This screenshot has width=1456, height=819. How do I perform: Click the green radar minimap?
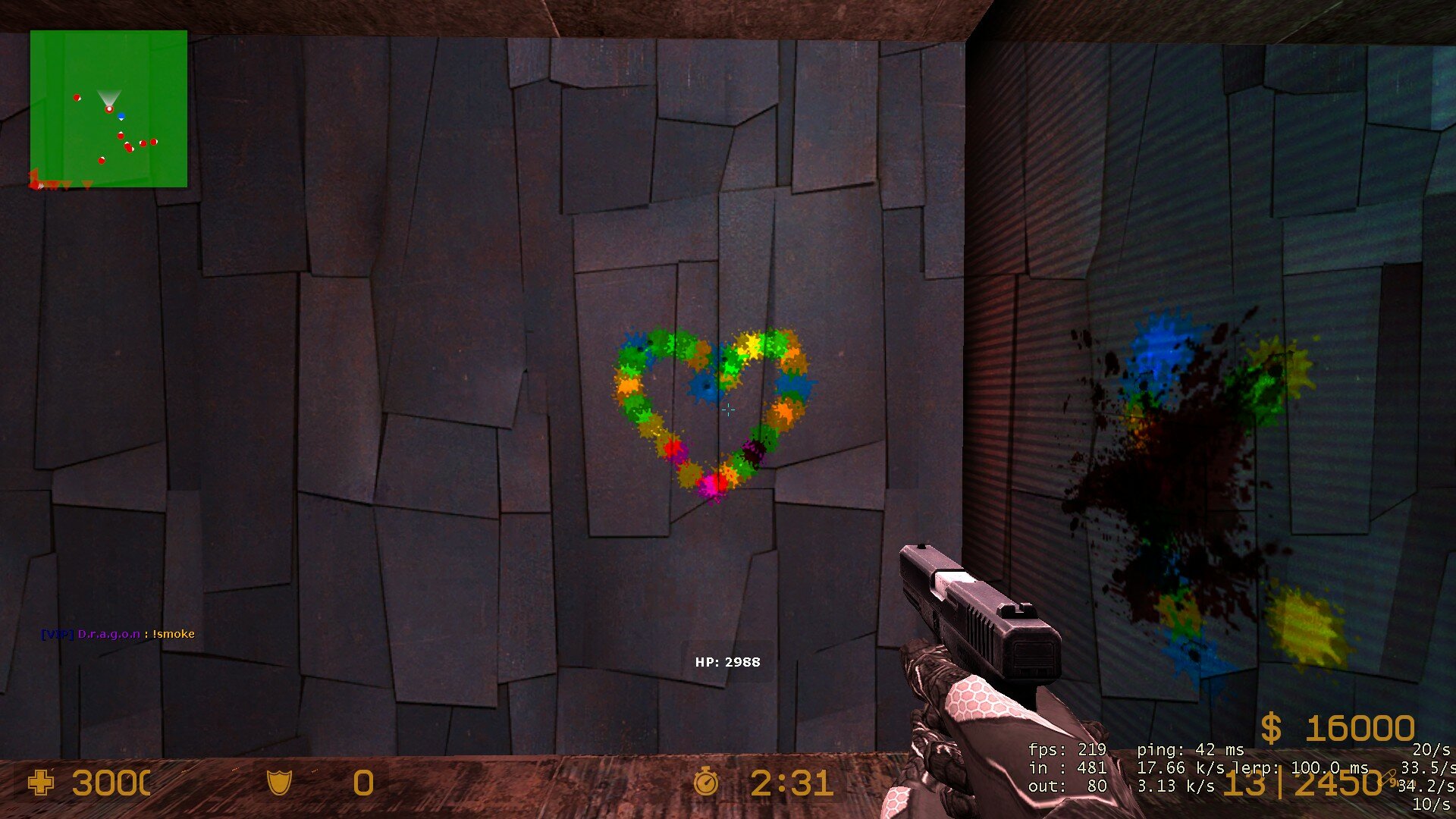[108, 108]
